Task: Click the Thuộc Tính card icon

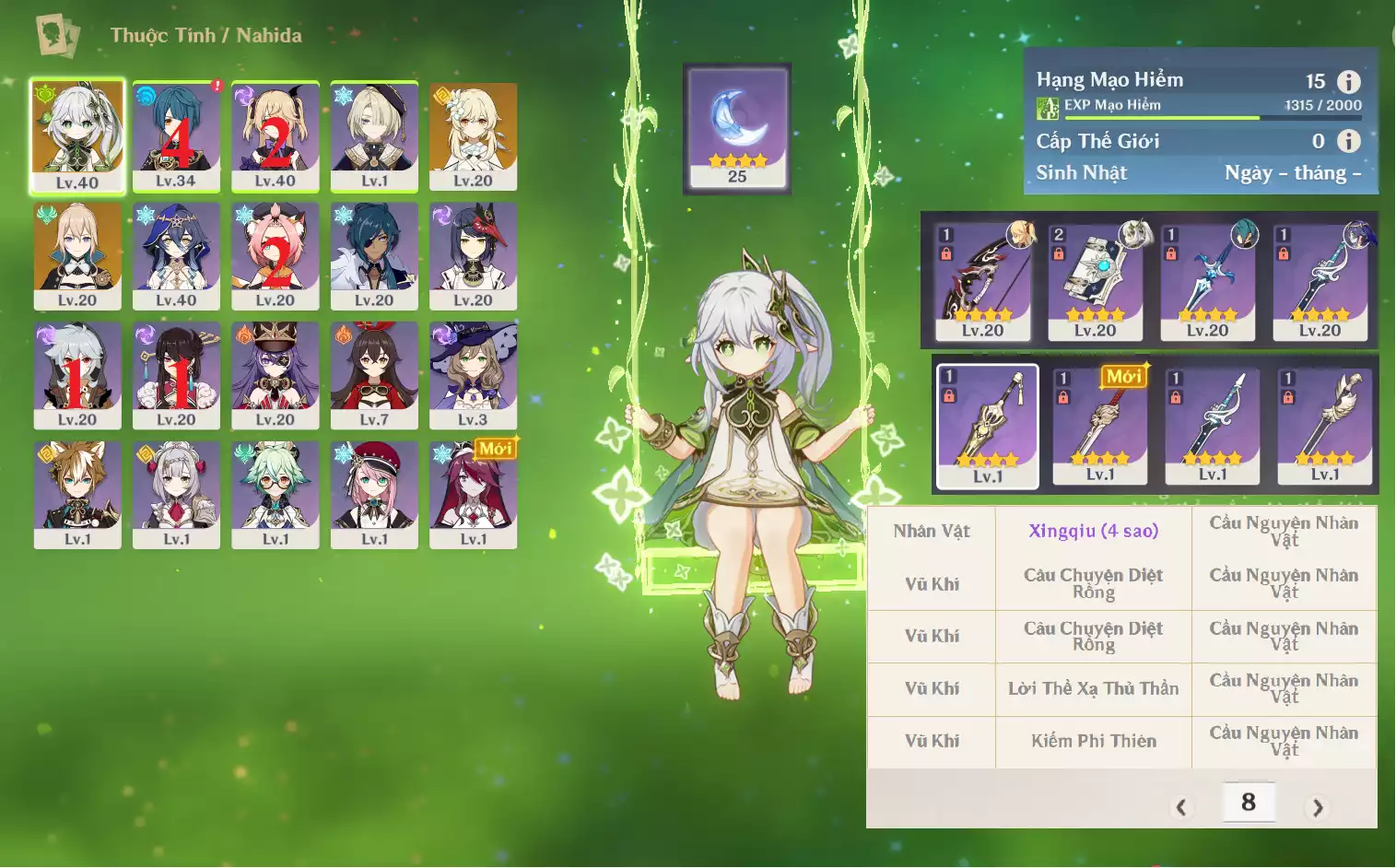Action: tap(57, 36)
